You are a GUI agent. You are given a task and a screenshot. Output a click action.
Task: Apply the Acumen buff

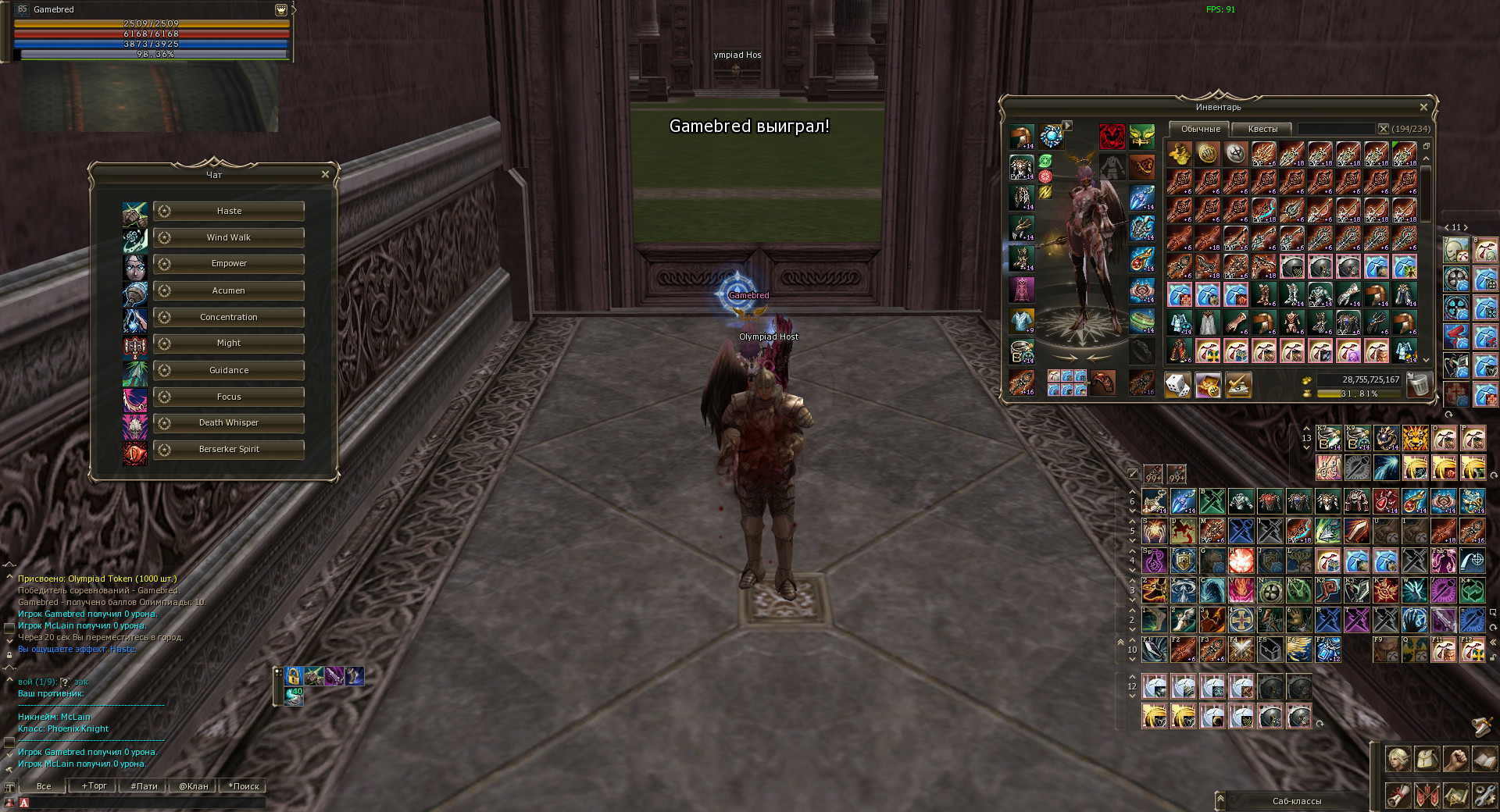[228, 290]
